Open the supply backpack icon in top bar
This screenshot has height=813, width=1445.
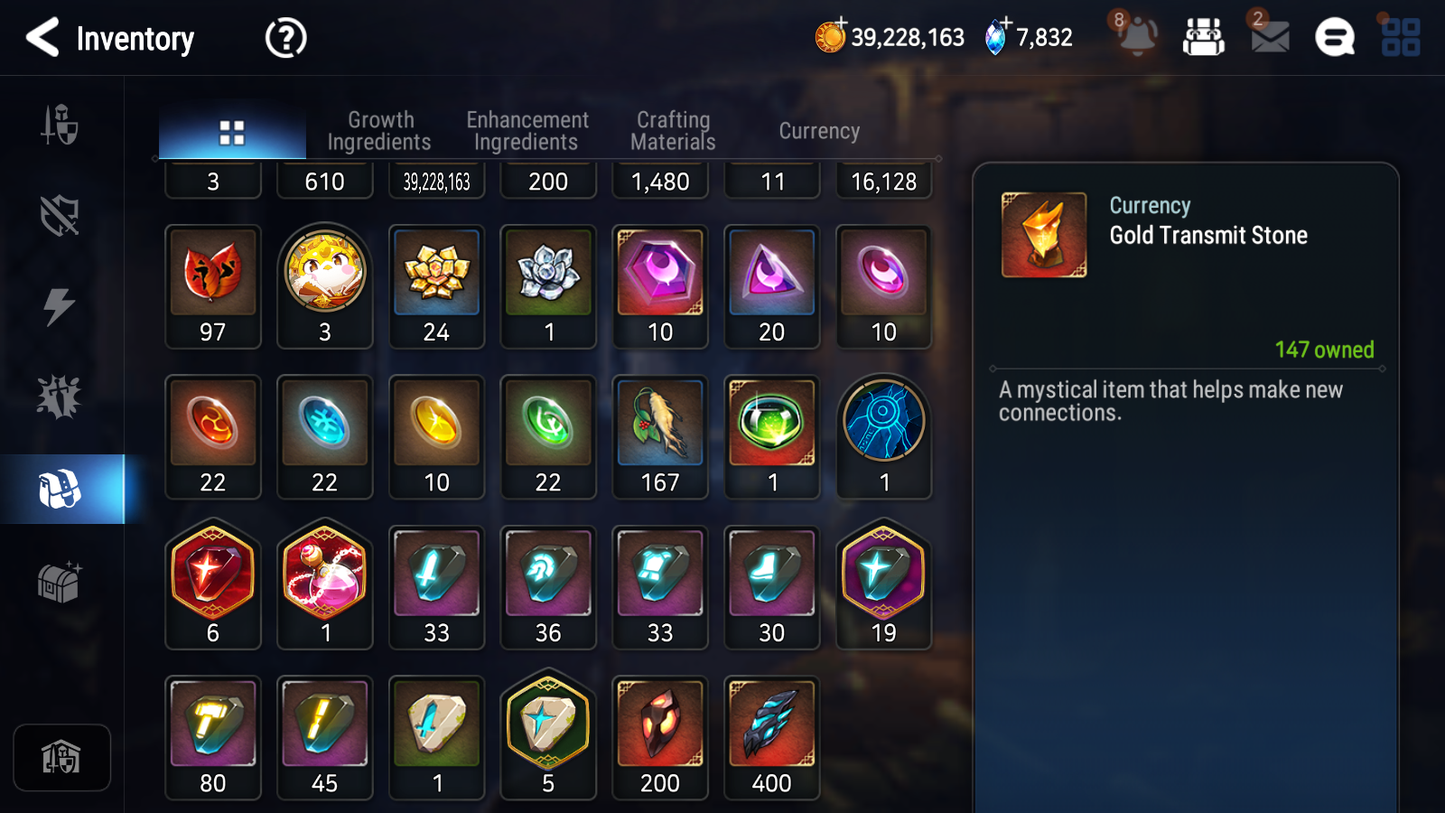point(1203,37)
